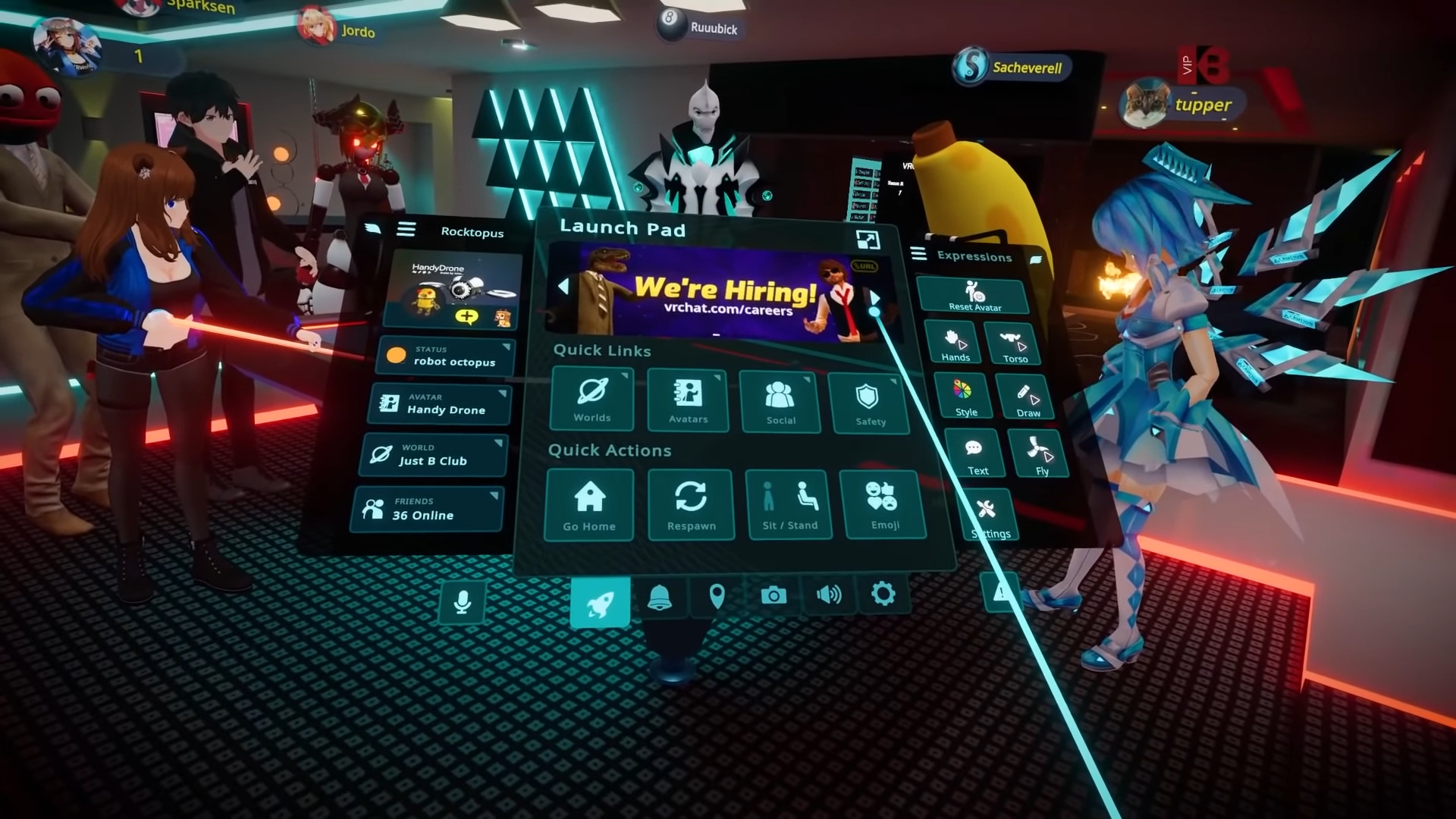Click the Reset Avatar expression button

coord(974,295)
